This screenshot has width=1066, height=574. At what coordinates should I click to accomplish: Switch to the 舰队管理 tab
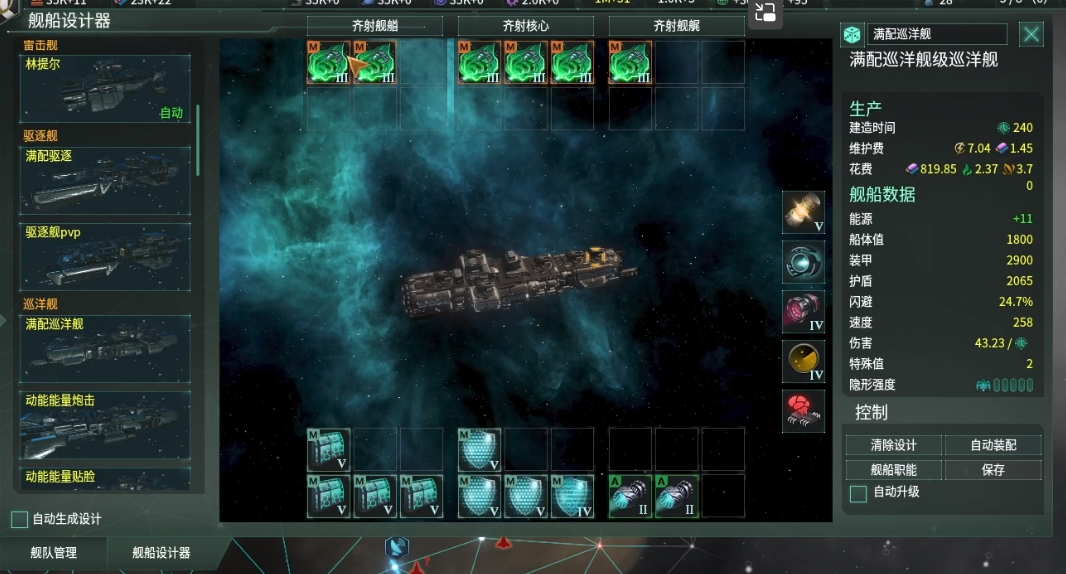pyautogui.click(x=53, y=553)
